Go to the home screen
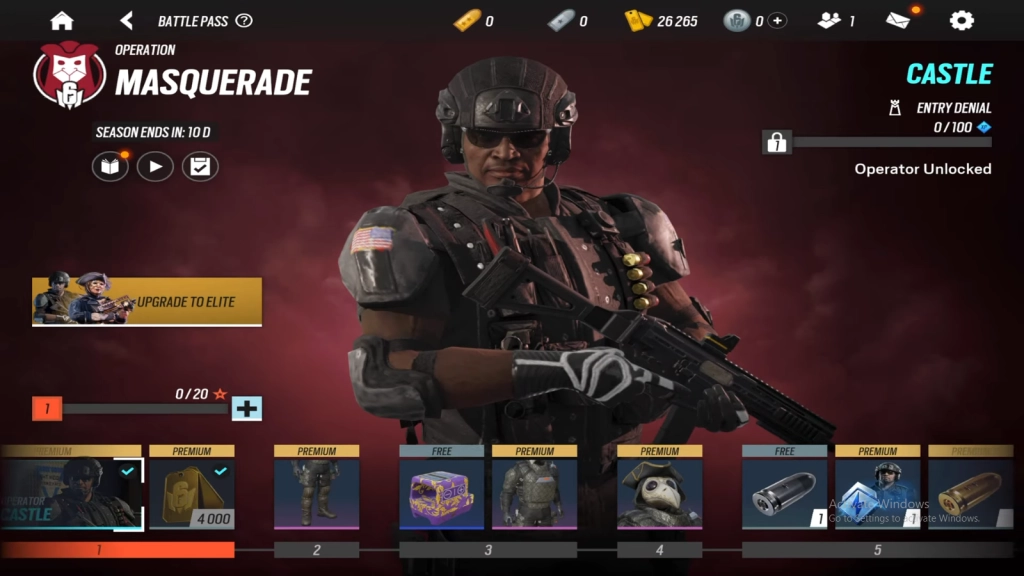This screenshot has width=1024, height=576. (x=62, y=20)
